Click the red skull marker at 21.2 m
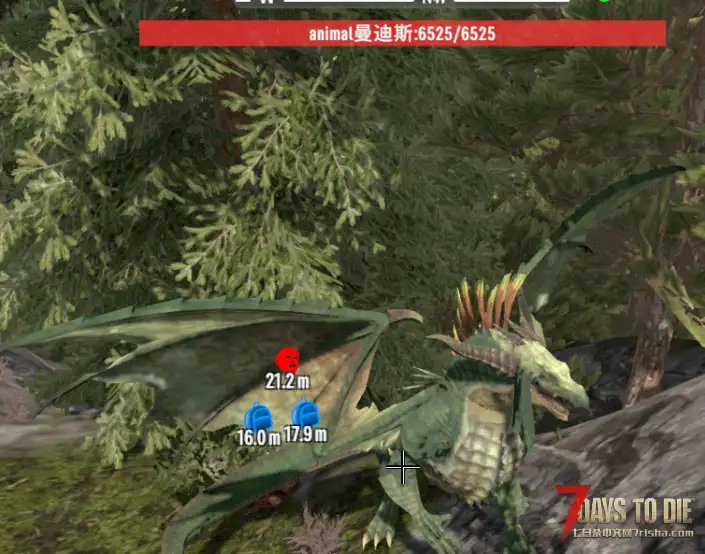705x554 pixels. pos(288,359)
